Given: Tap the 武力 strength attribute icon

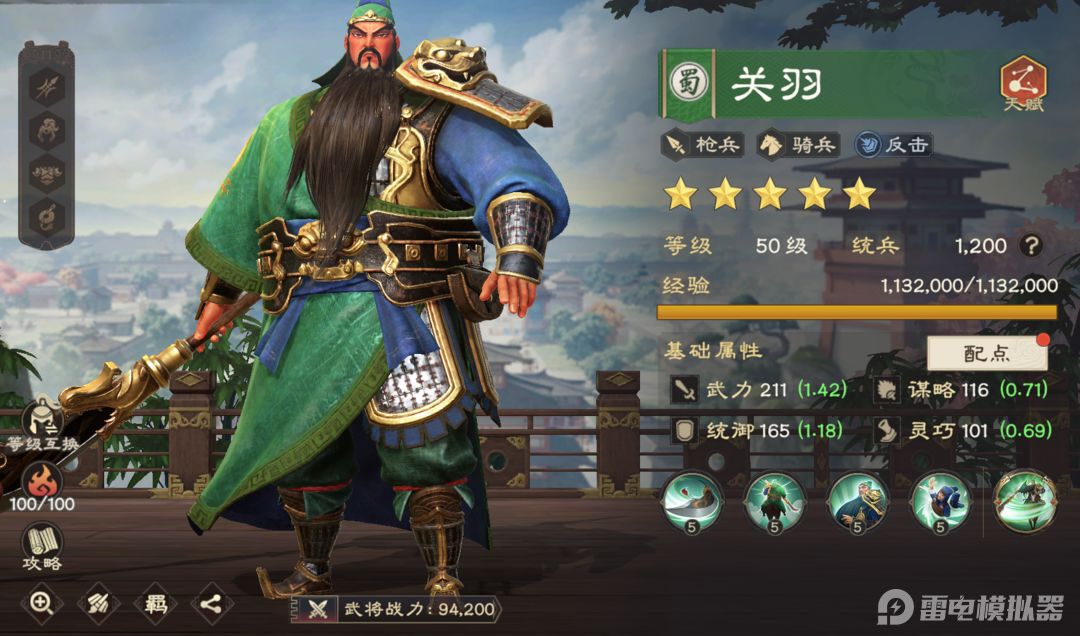Looking at the screenshot, I should click(x=685, y=390).
